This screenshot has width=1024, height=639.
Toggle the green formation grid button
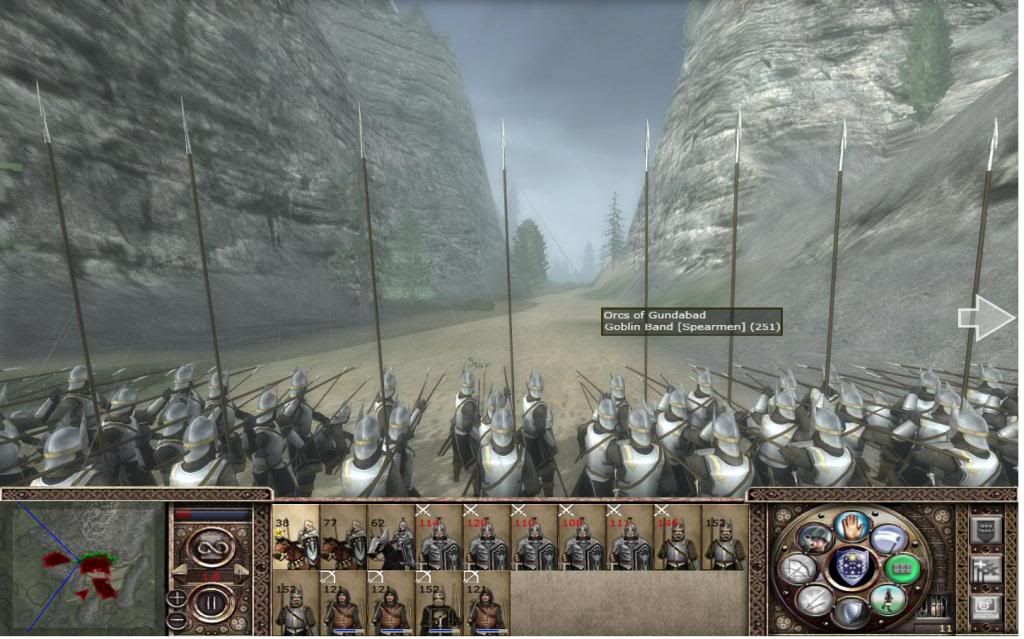(901, 568)
